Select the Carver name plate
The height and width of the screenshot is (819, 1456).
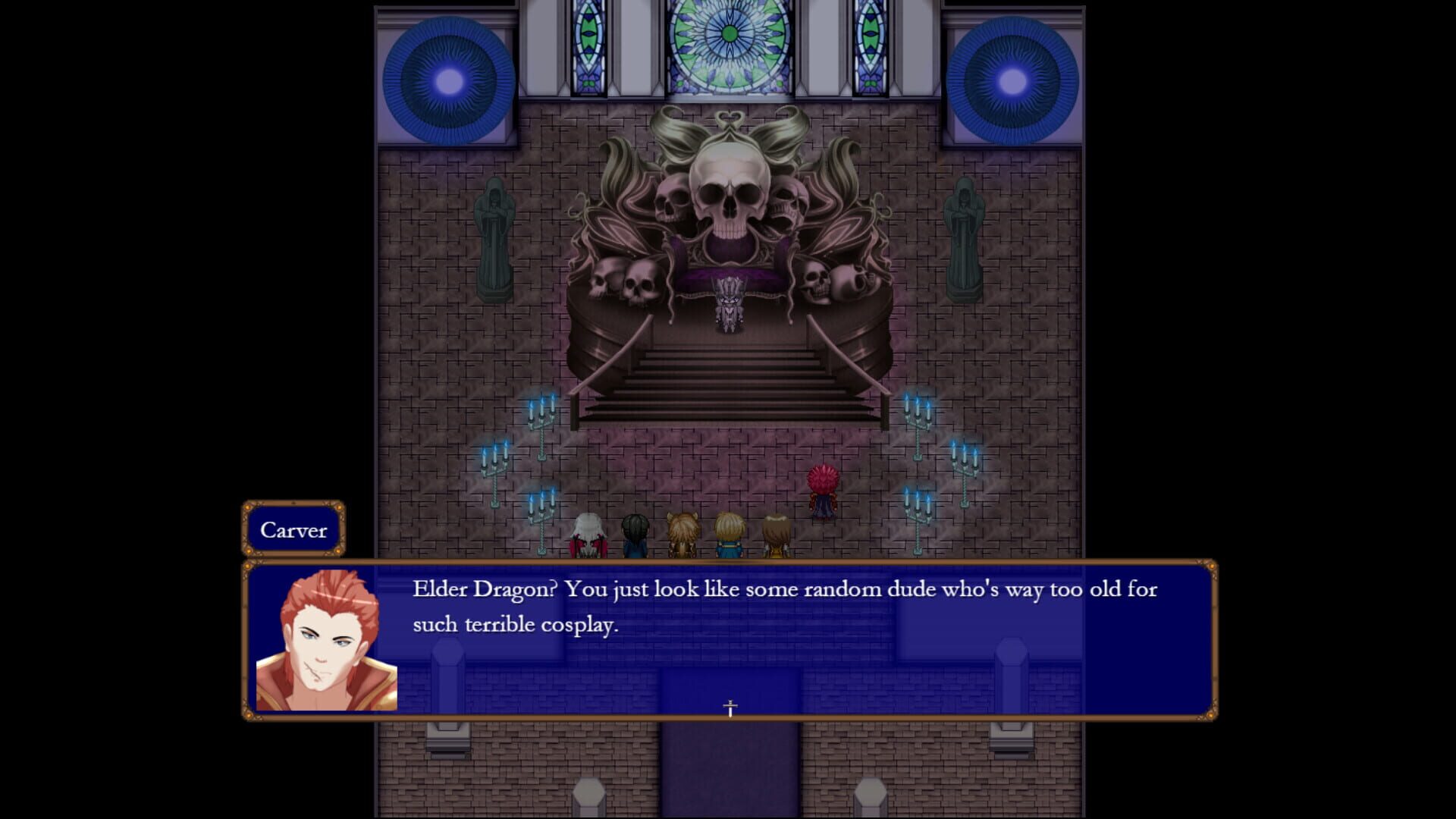click(x=294, y=529)
